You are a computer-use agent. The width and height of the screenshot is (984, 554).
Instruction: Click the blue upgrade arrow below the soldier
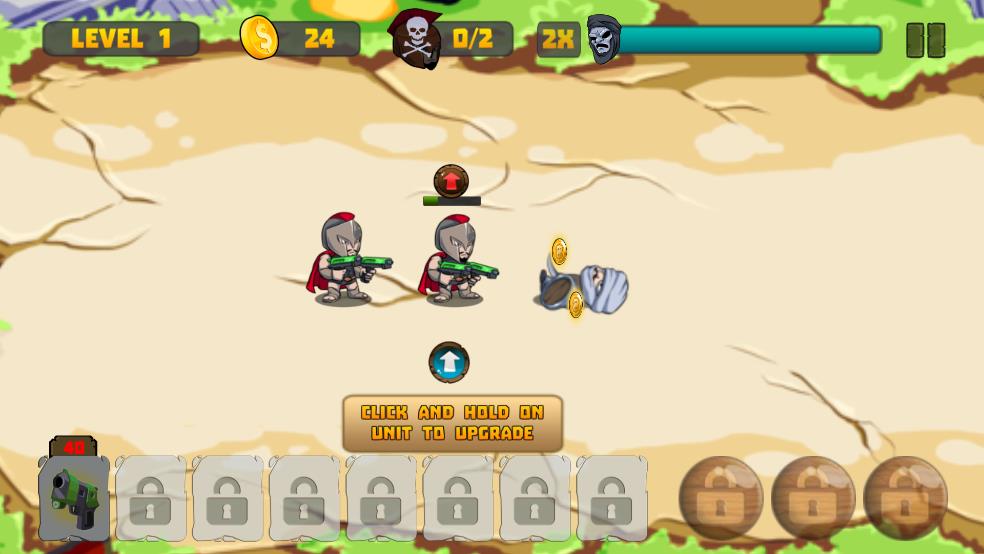(449, 362)
